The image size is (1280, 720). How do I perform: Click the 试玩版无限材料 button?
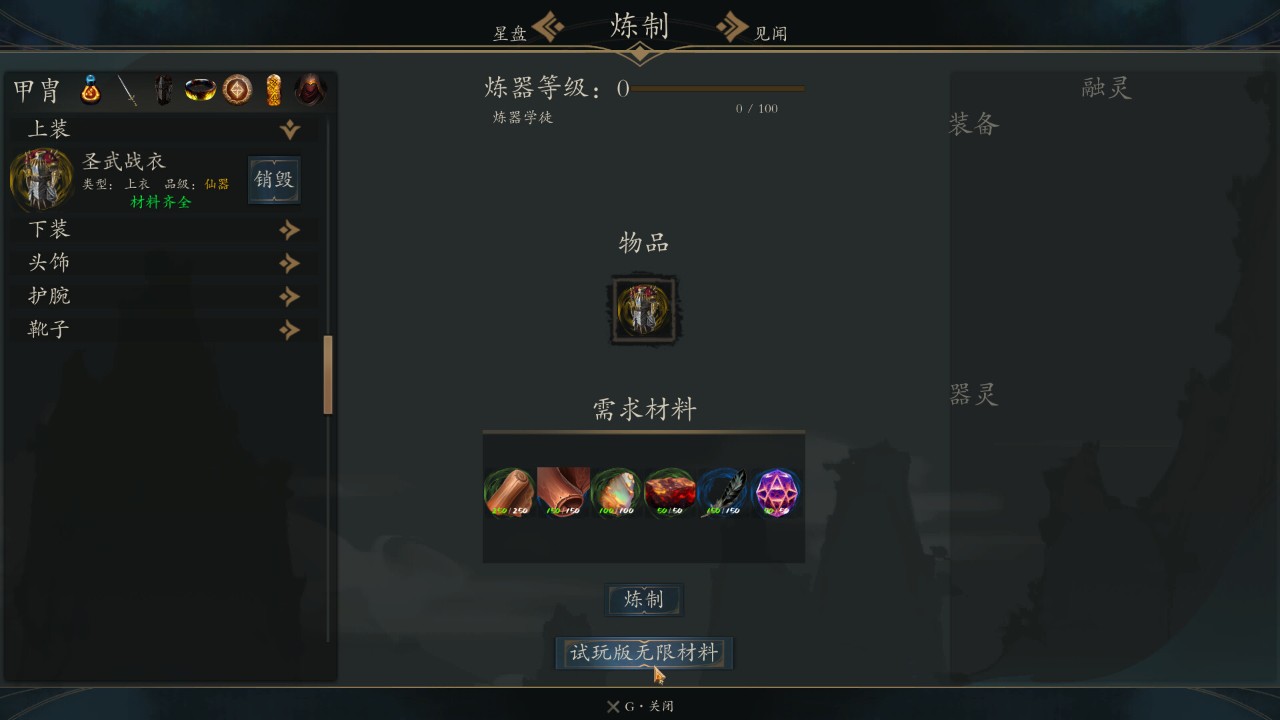[643, 652]
